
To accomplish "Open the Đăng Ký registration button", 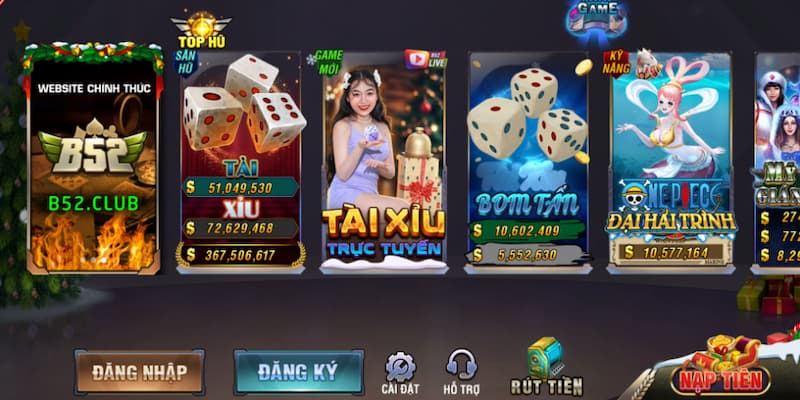I will (x=297, y=372).
